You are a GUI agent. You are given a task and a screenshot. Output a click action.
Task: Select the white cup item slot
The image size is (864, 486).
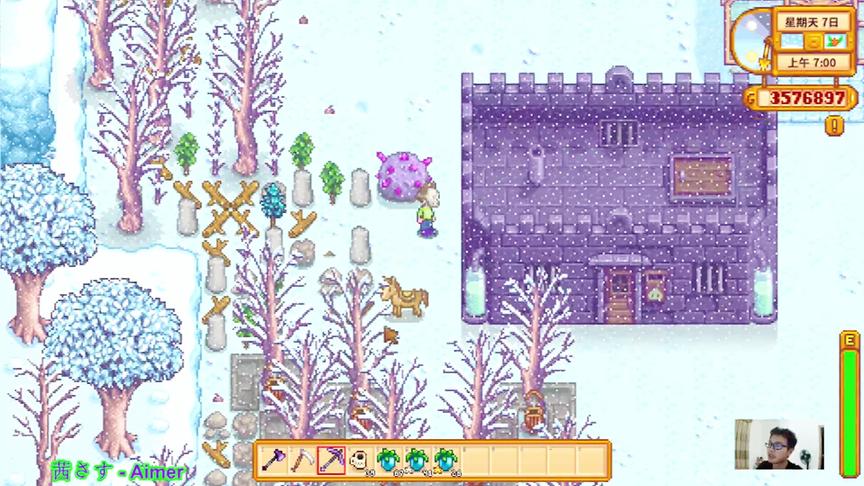click(360, 461)
